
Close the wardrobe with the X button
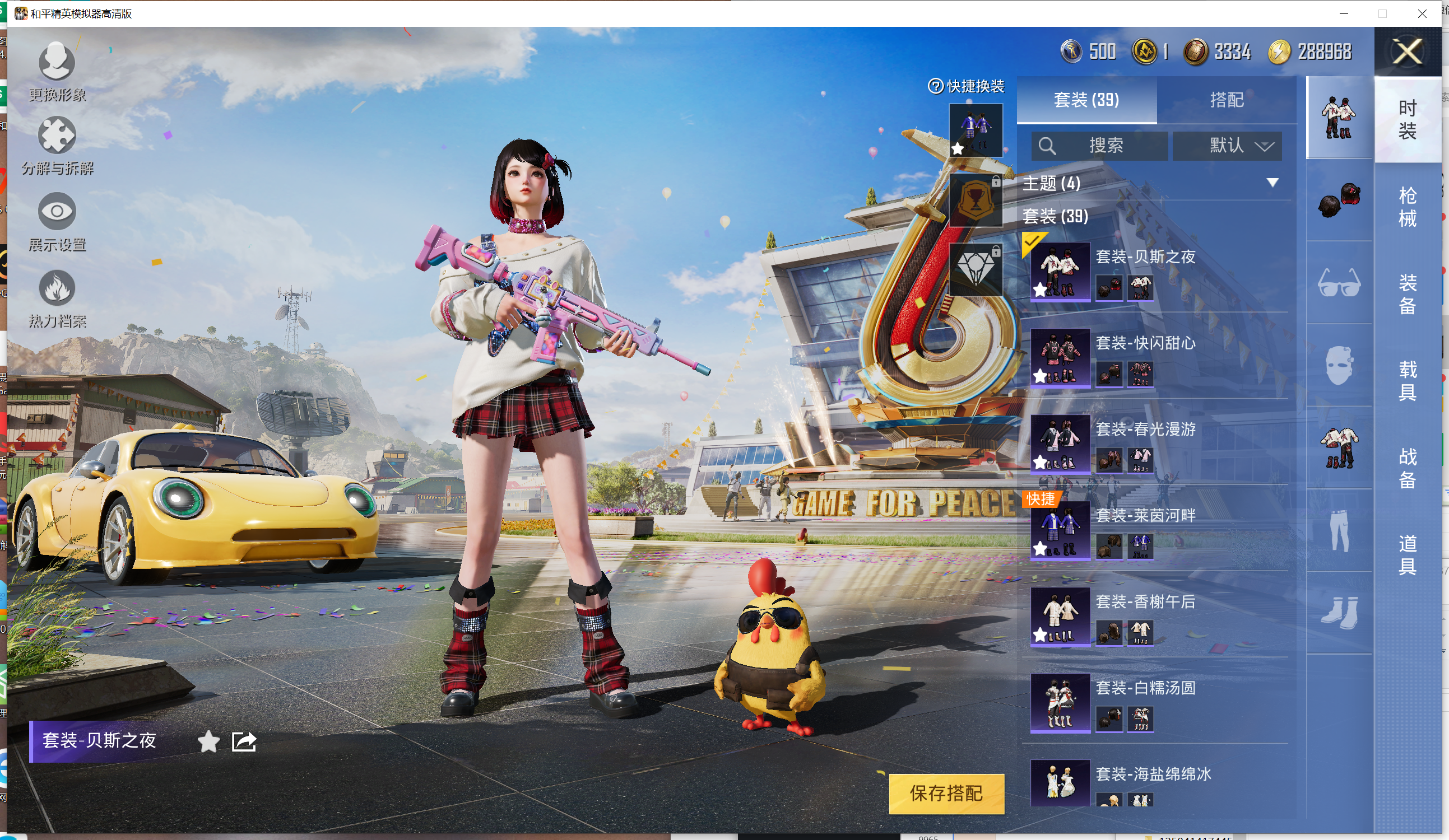coord(1407,52)
